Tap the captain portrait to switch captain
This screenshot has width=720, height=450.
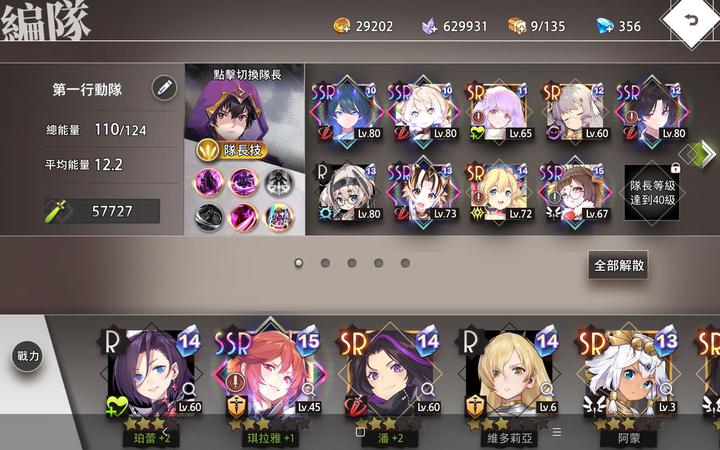coord(244,108)
